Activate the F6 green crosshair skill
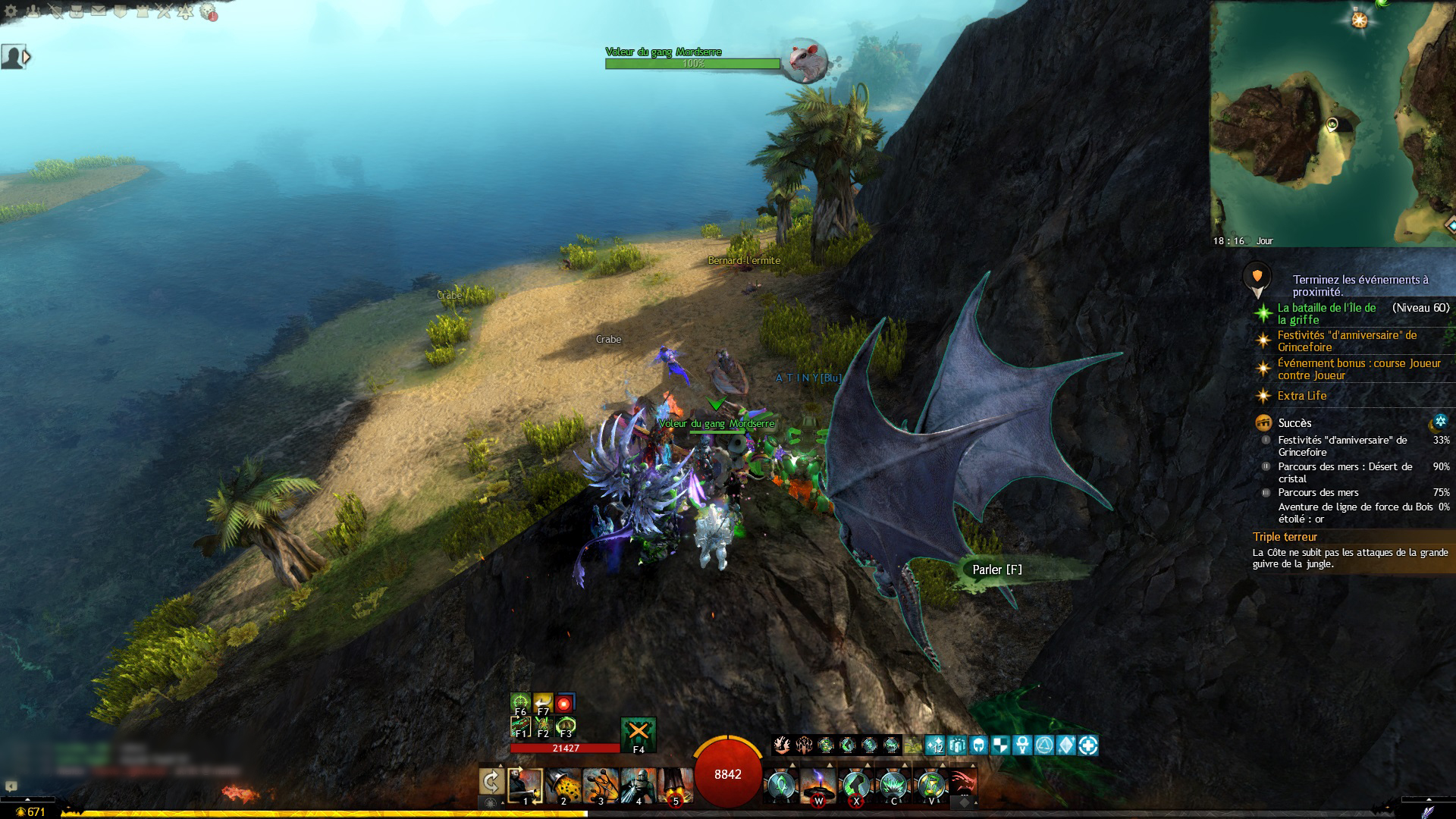The image size is (1456, 819). pos(520,702)
